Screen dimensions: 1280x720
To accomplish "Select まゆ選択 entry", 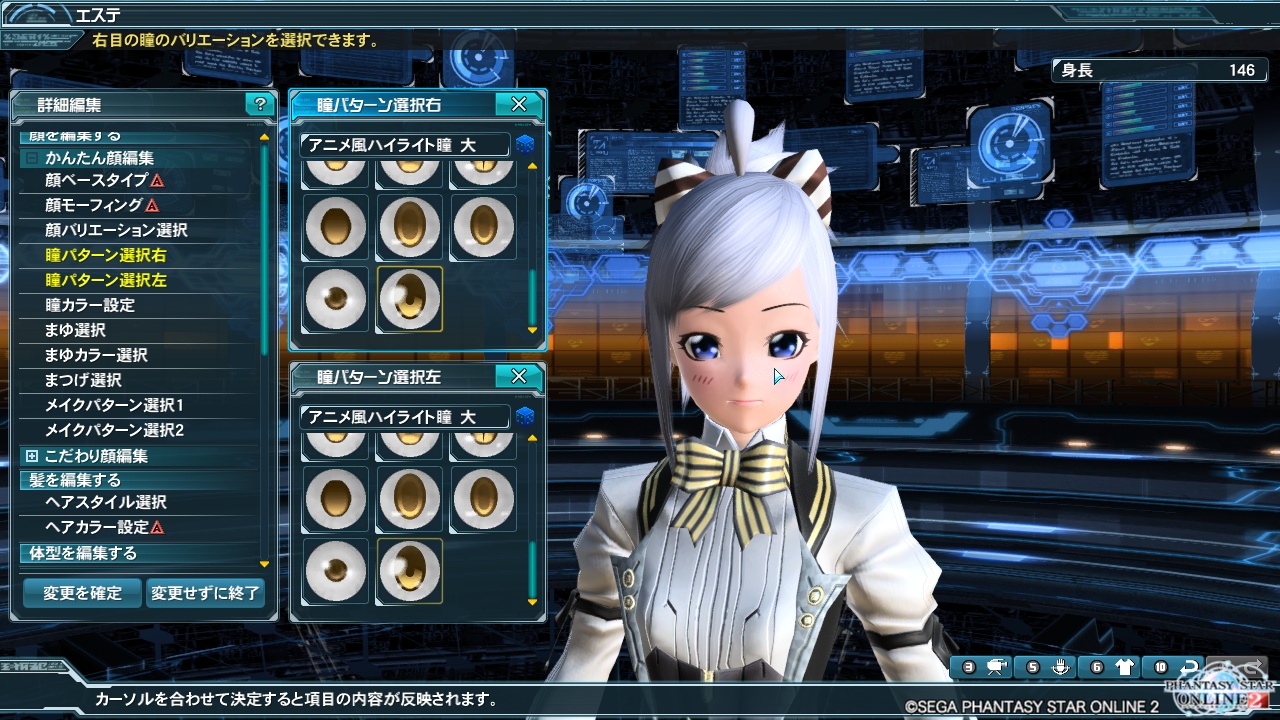I will (75, 330).
